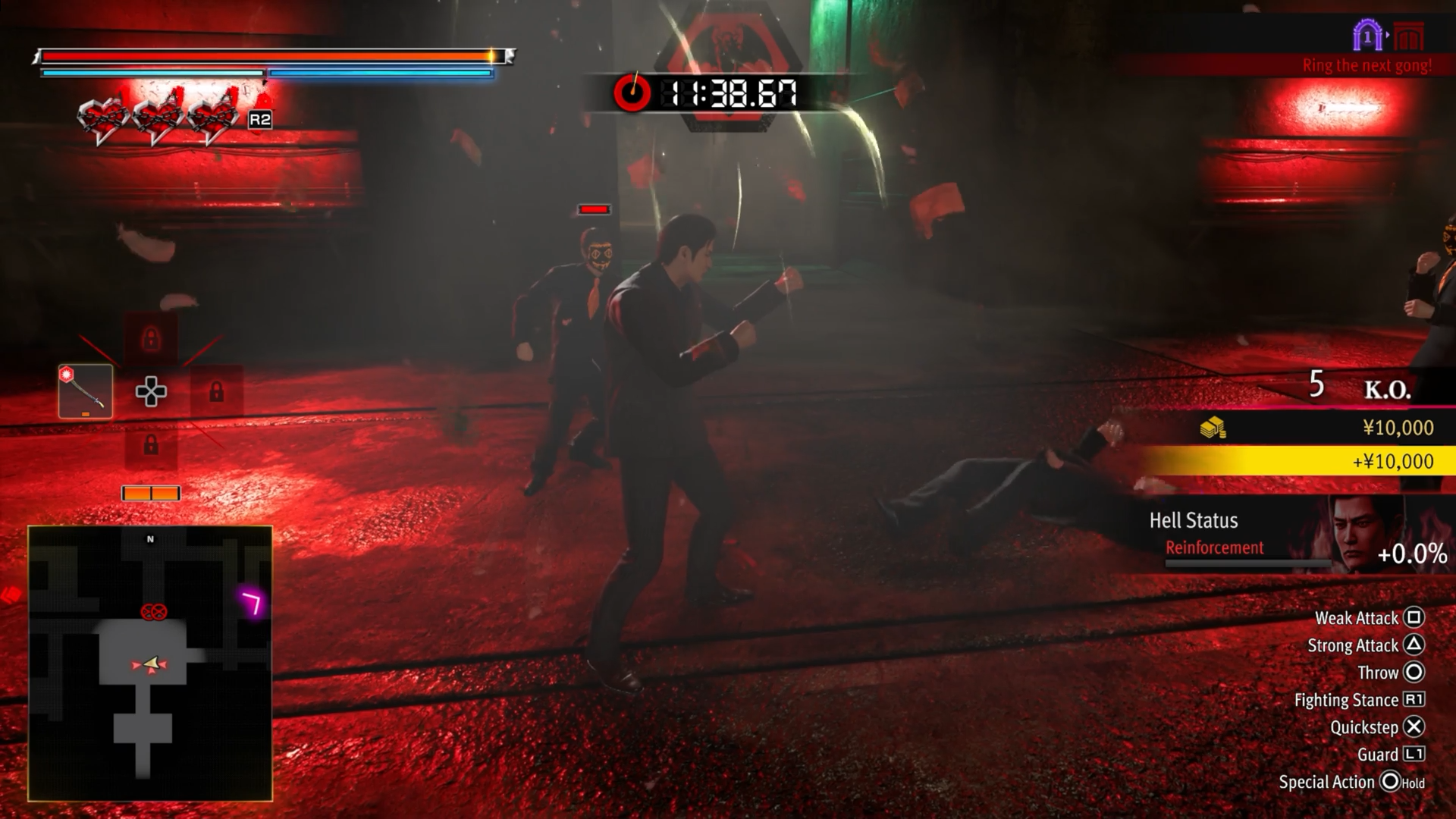This screenshot has width=1456, height=819.
Task: Open the dungeon minimap
Action: coord(150,664)
